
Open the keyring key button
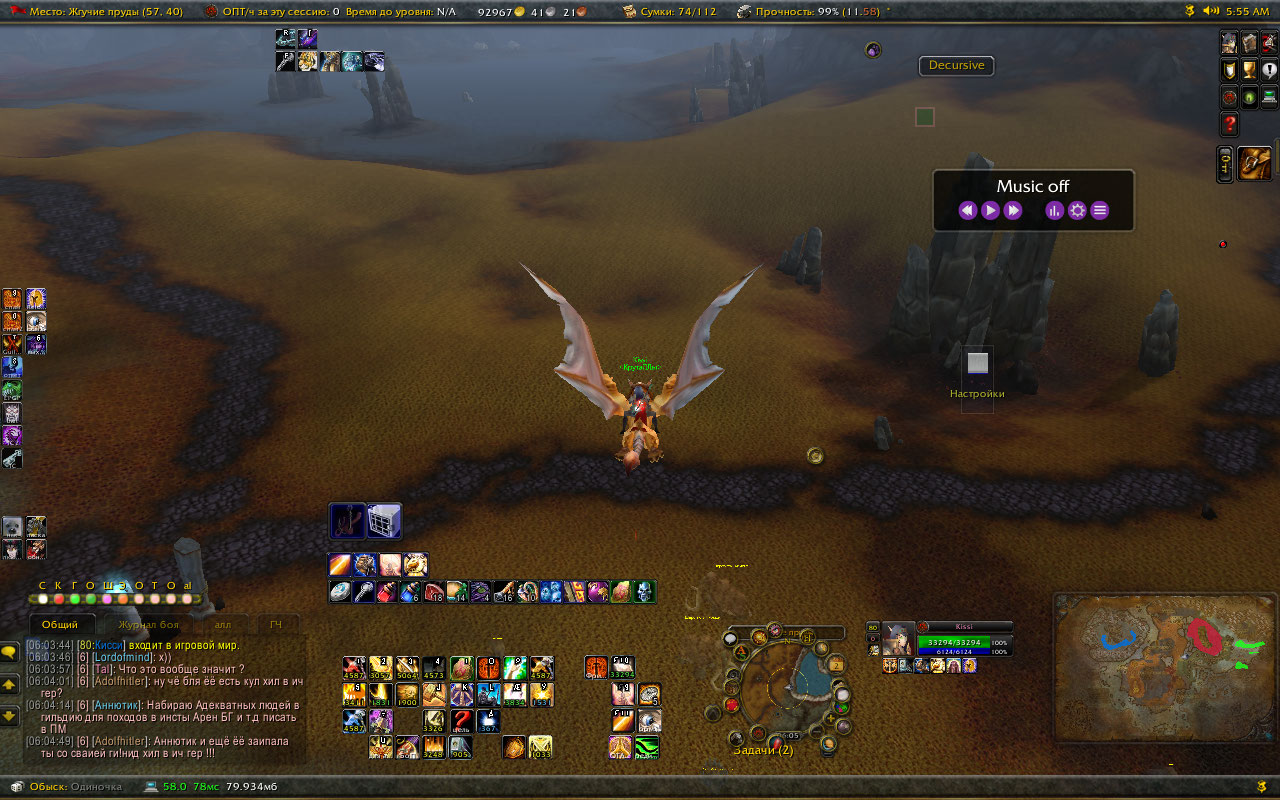[x=1225, y=163]
